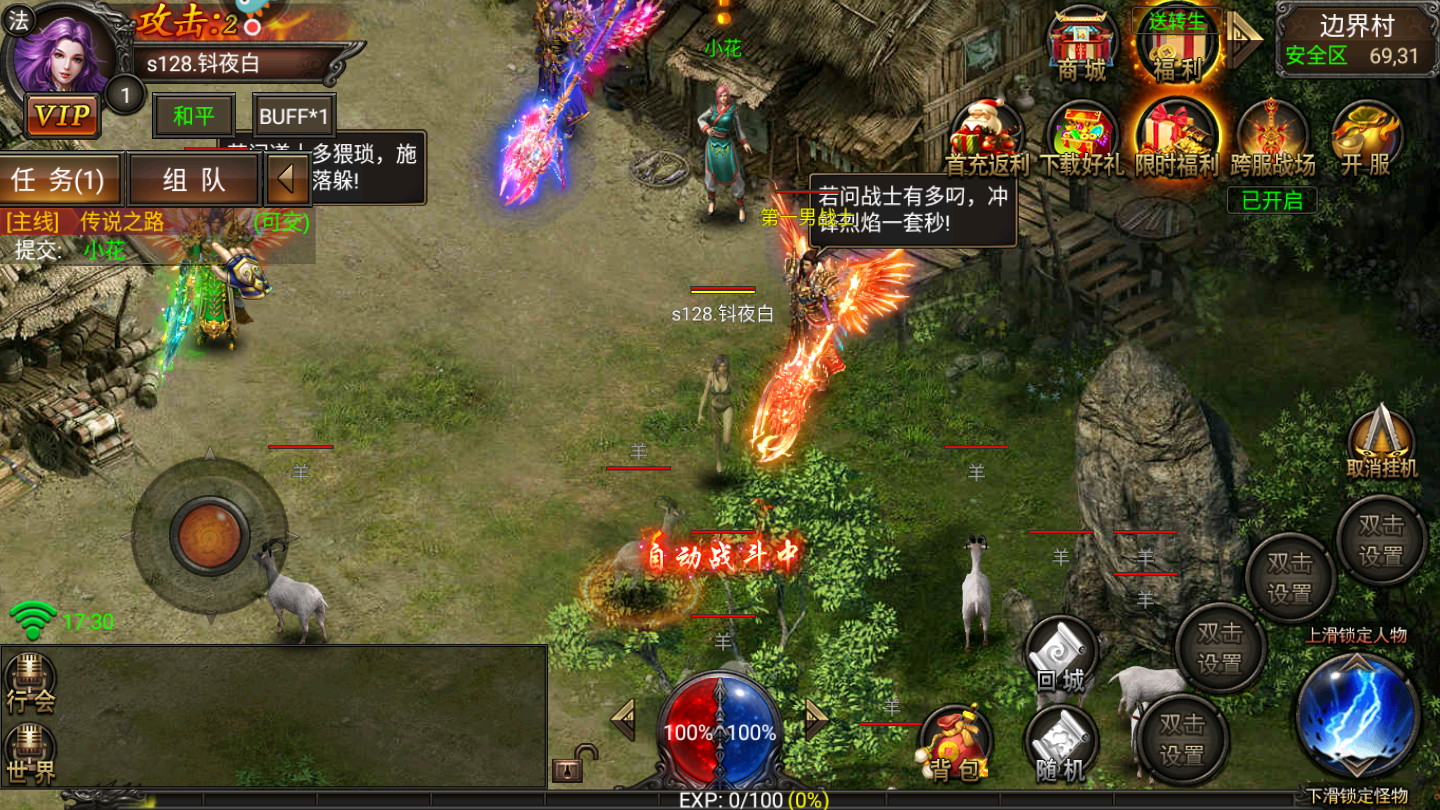
Task: Open the 任务(1) quest tab
Action: pos(60,180)
